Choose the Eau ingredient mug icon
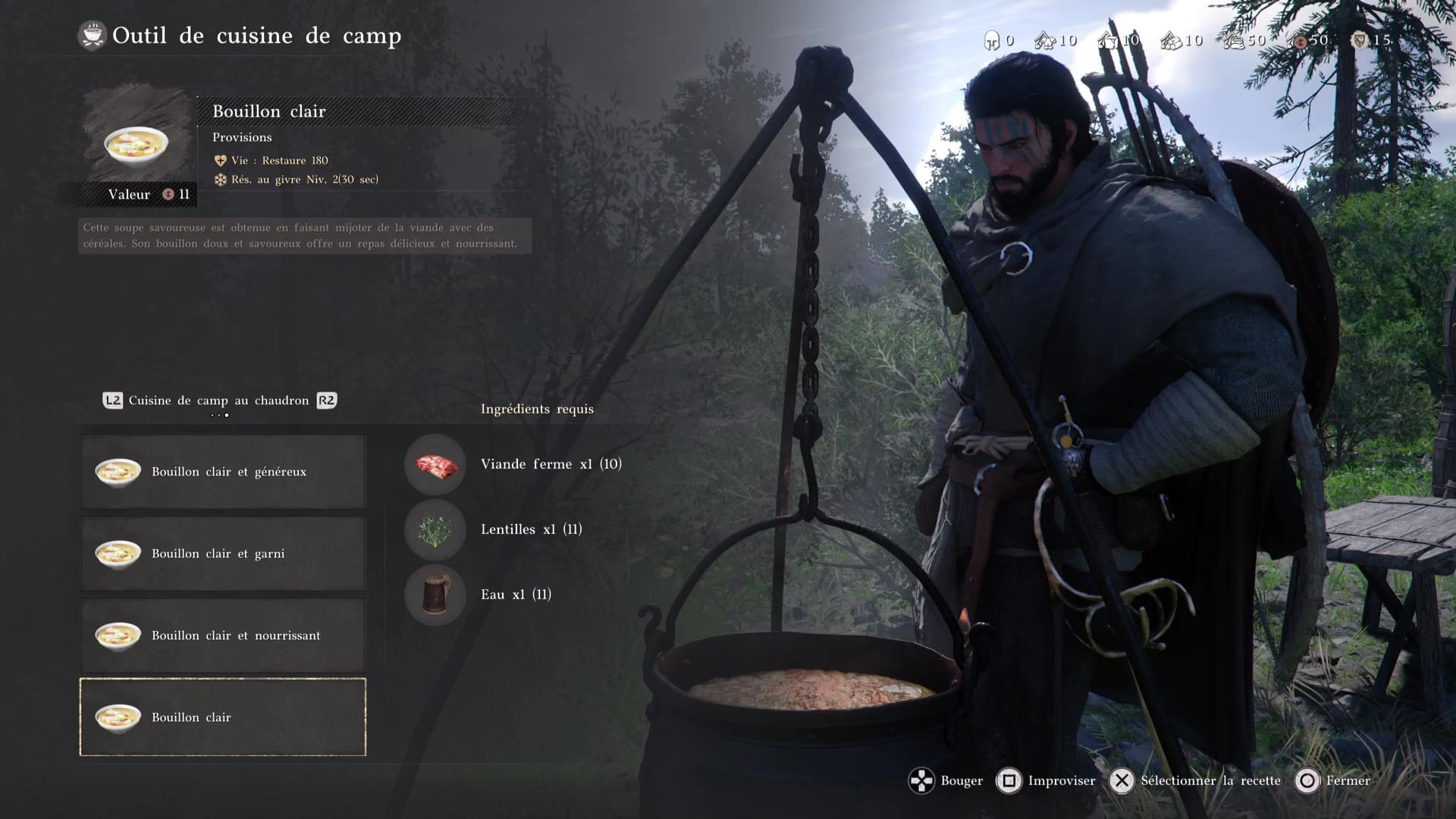1456x819 pixels. tap(435, 595)
